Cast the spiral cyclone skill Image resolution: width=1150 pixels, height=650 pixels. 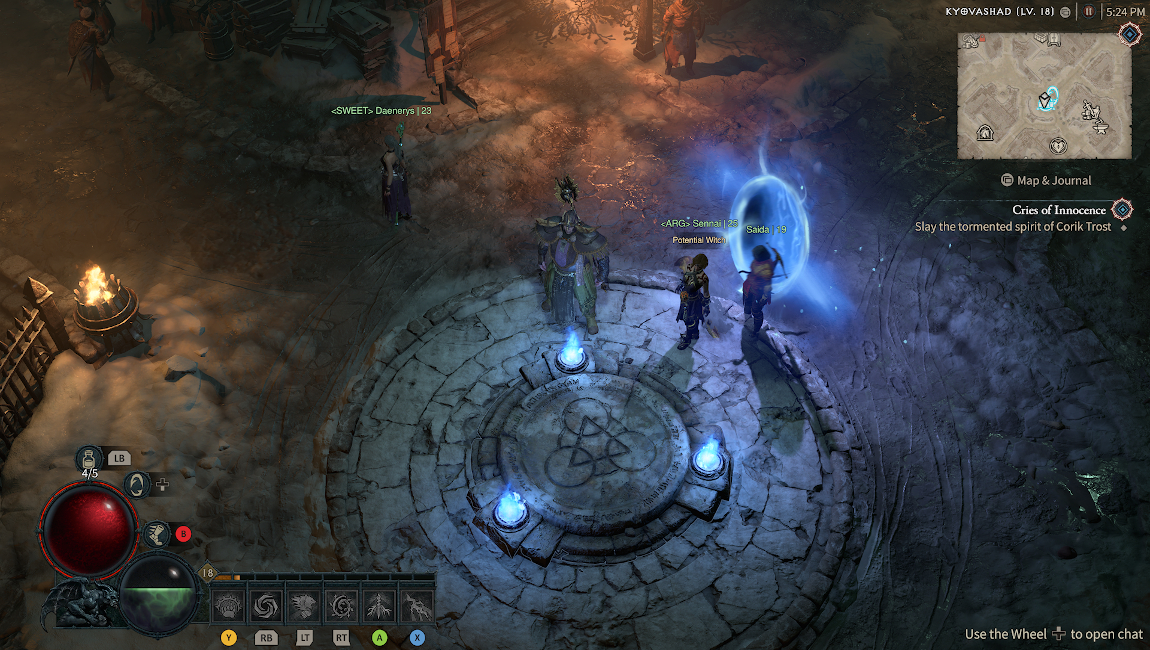click(x=266, y=606)
